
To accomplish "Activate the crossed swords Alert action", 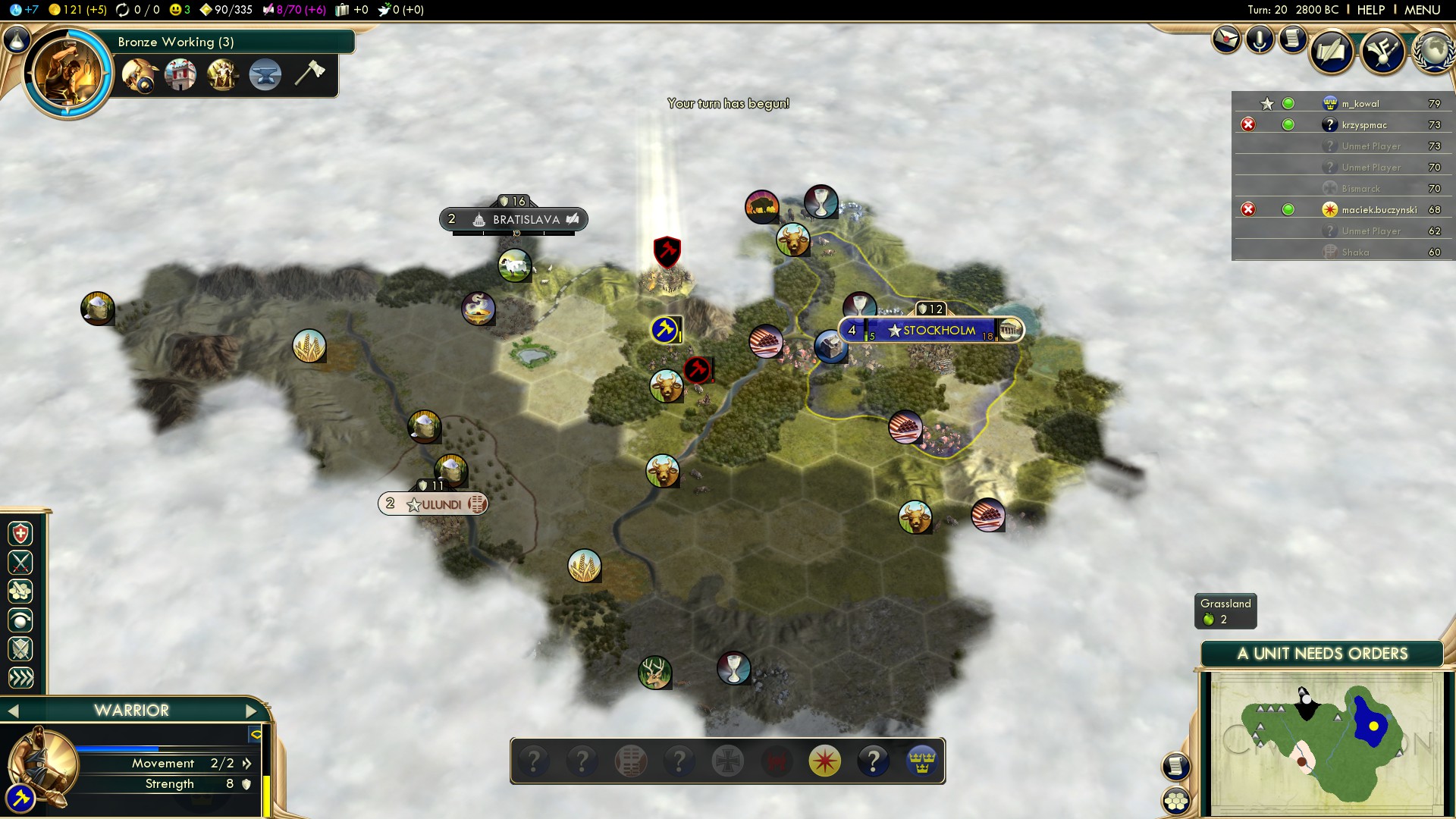I will pos(20,563).
